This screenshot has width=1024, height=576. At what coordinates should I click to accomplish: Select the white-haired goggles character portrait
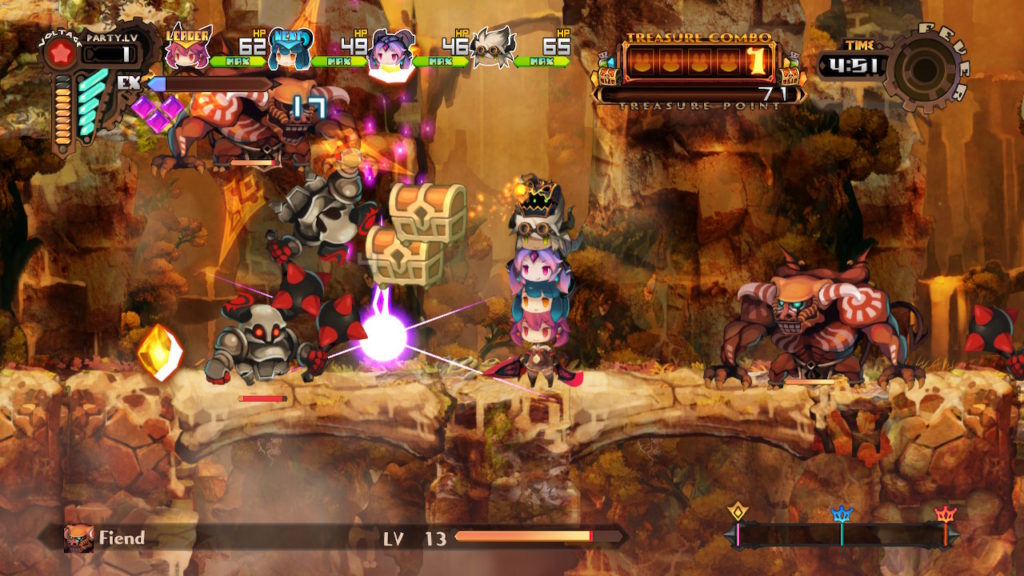(492, 49)
